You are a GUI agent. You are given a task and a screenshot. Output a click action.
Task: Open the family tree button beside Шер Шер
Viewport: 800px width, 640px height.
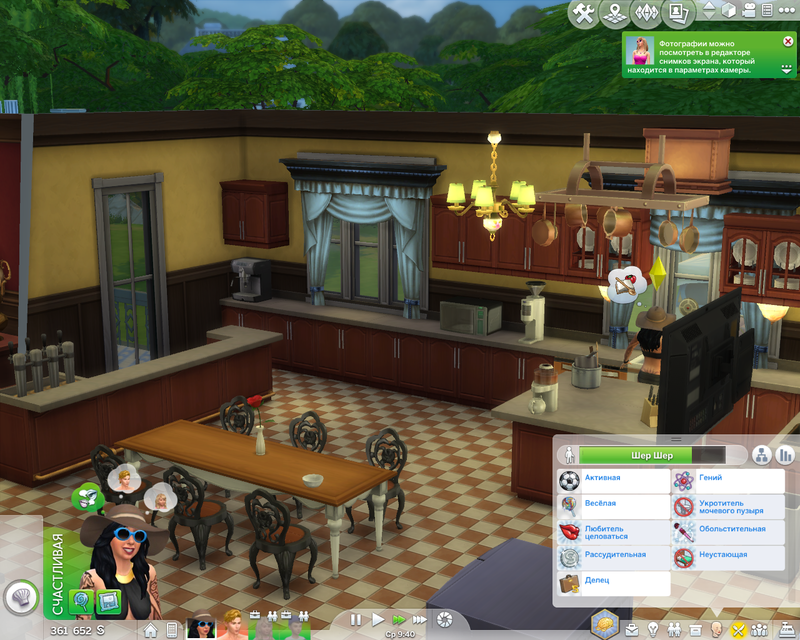(761, 455)
